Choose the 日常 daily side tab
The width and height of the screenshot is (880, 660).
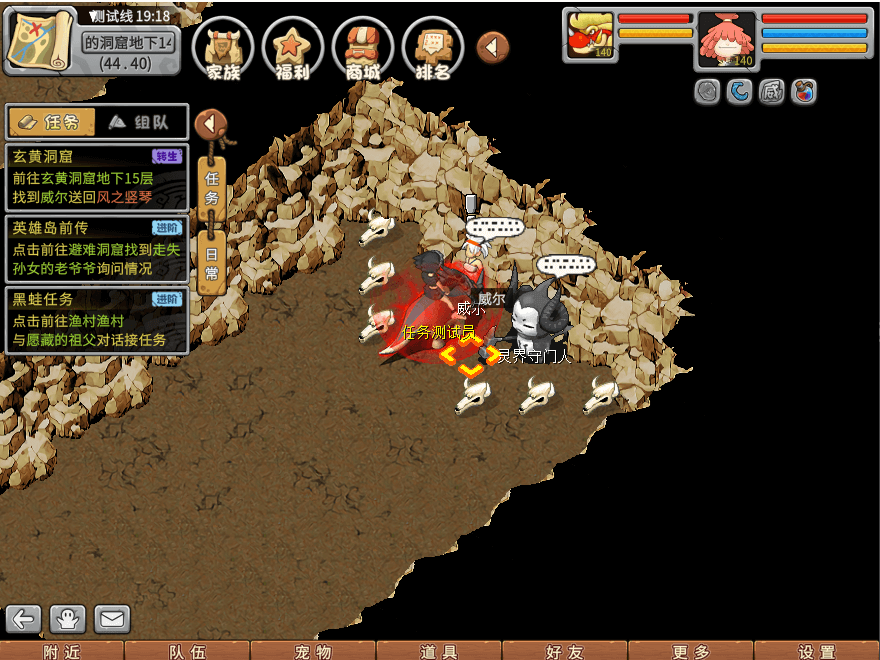pos(211,262)
